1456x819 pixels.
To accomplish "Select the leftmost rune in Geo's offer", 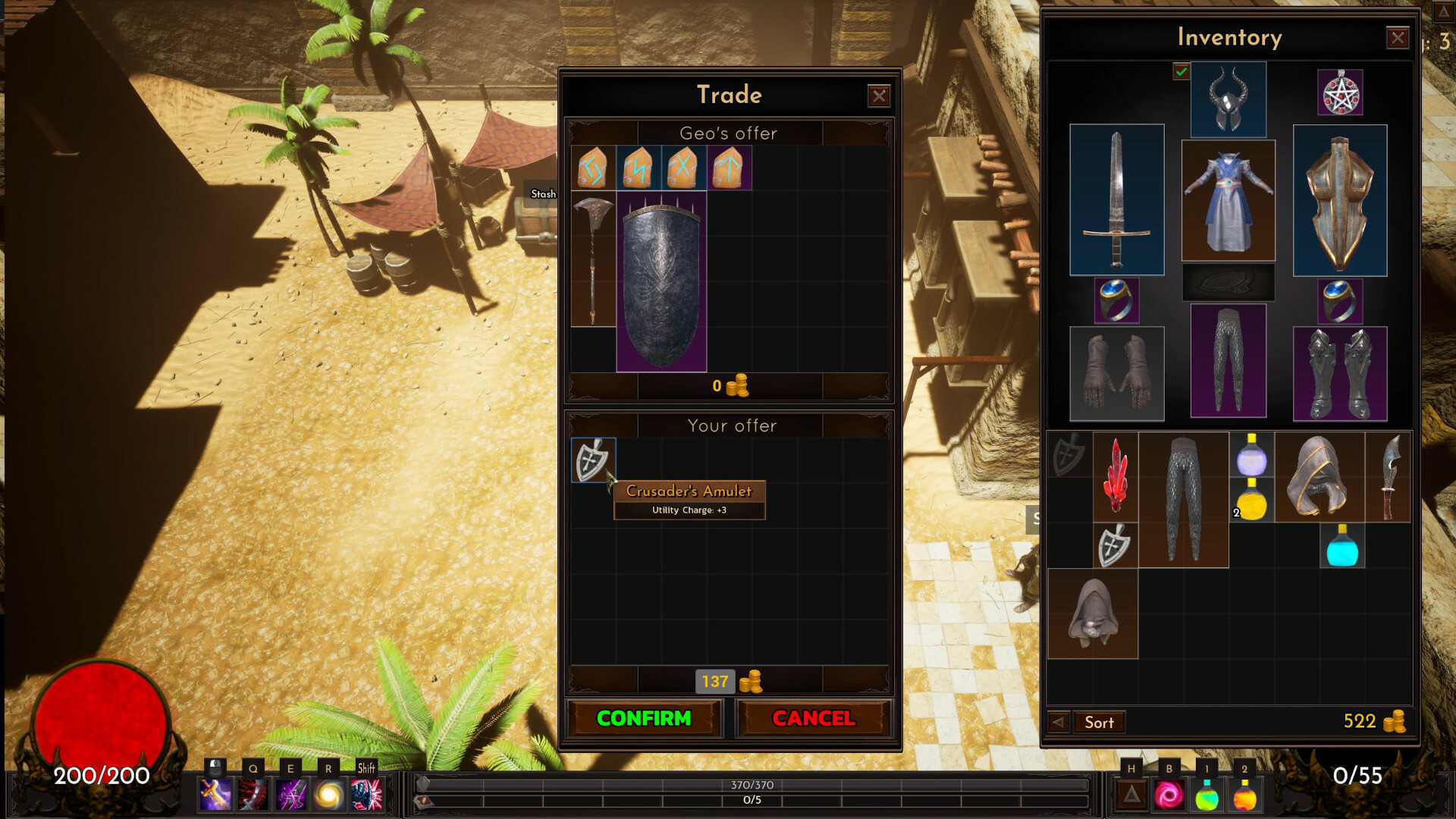I will pyautogui.click(x=591, y=168).
